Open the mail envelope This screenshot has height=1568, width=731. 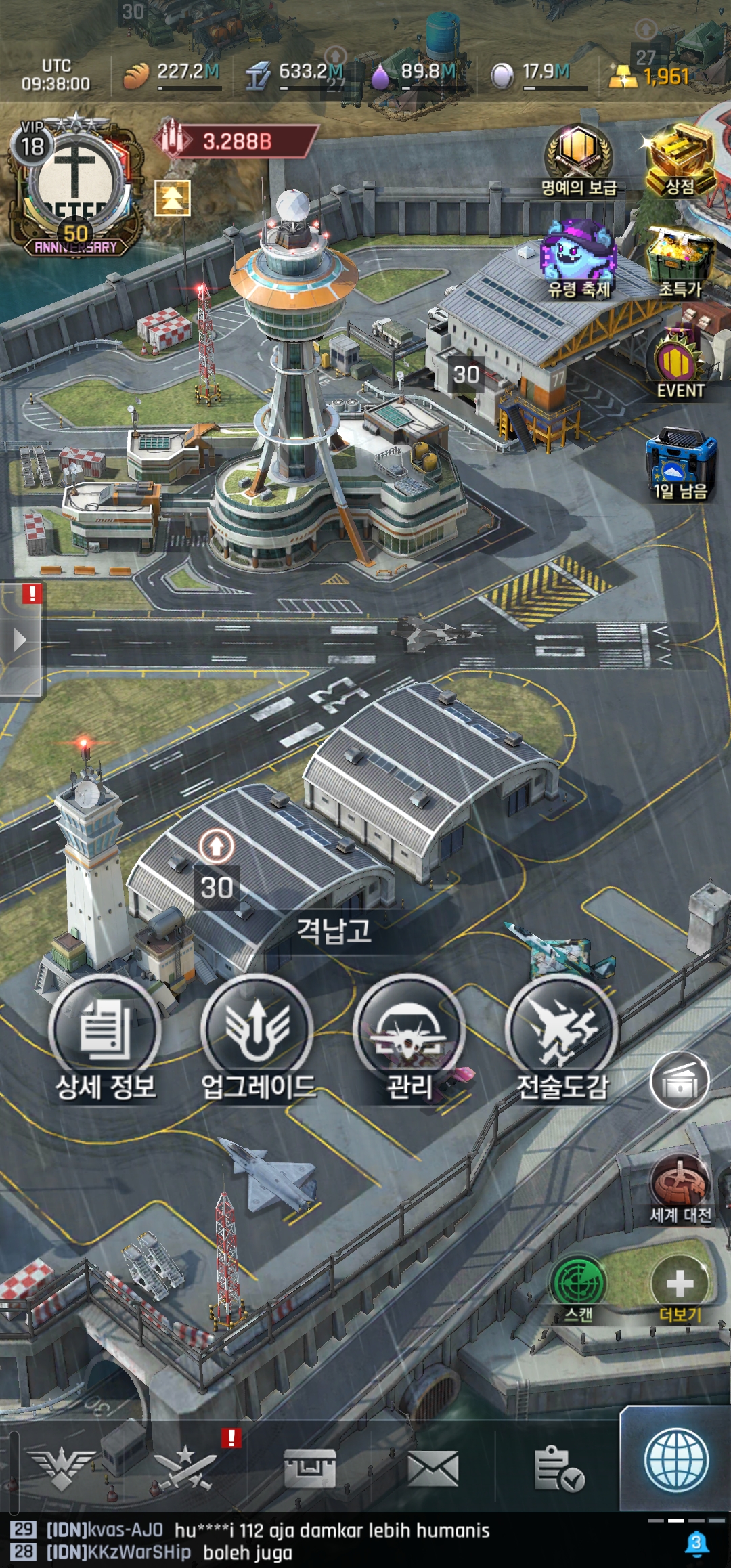click(x=433, y=1469)
